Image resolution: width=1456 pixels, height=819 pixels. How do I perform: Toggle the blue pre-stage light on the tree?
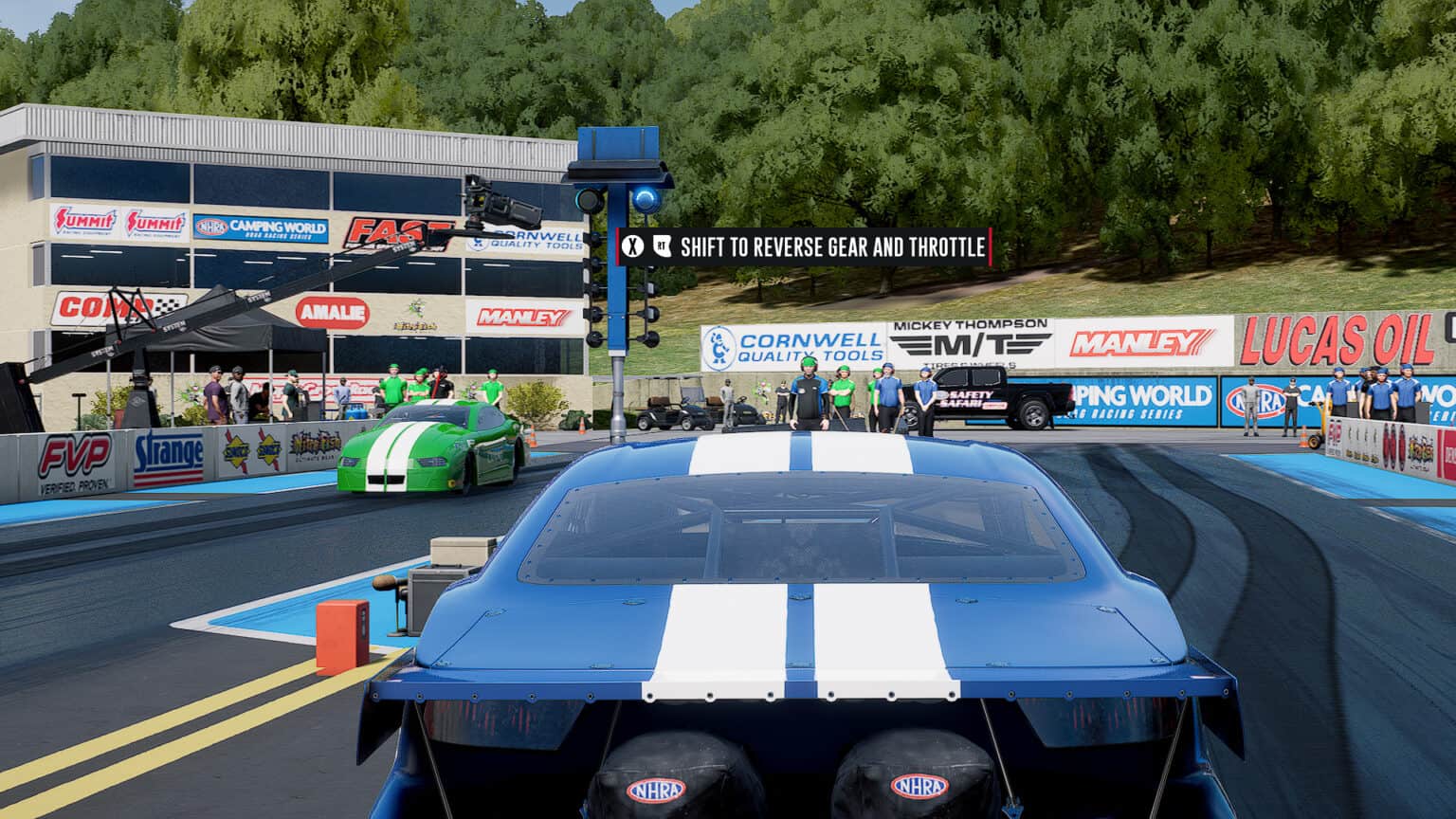tap(646, 198)
